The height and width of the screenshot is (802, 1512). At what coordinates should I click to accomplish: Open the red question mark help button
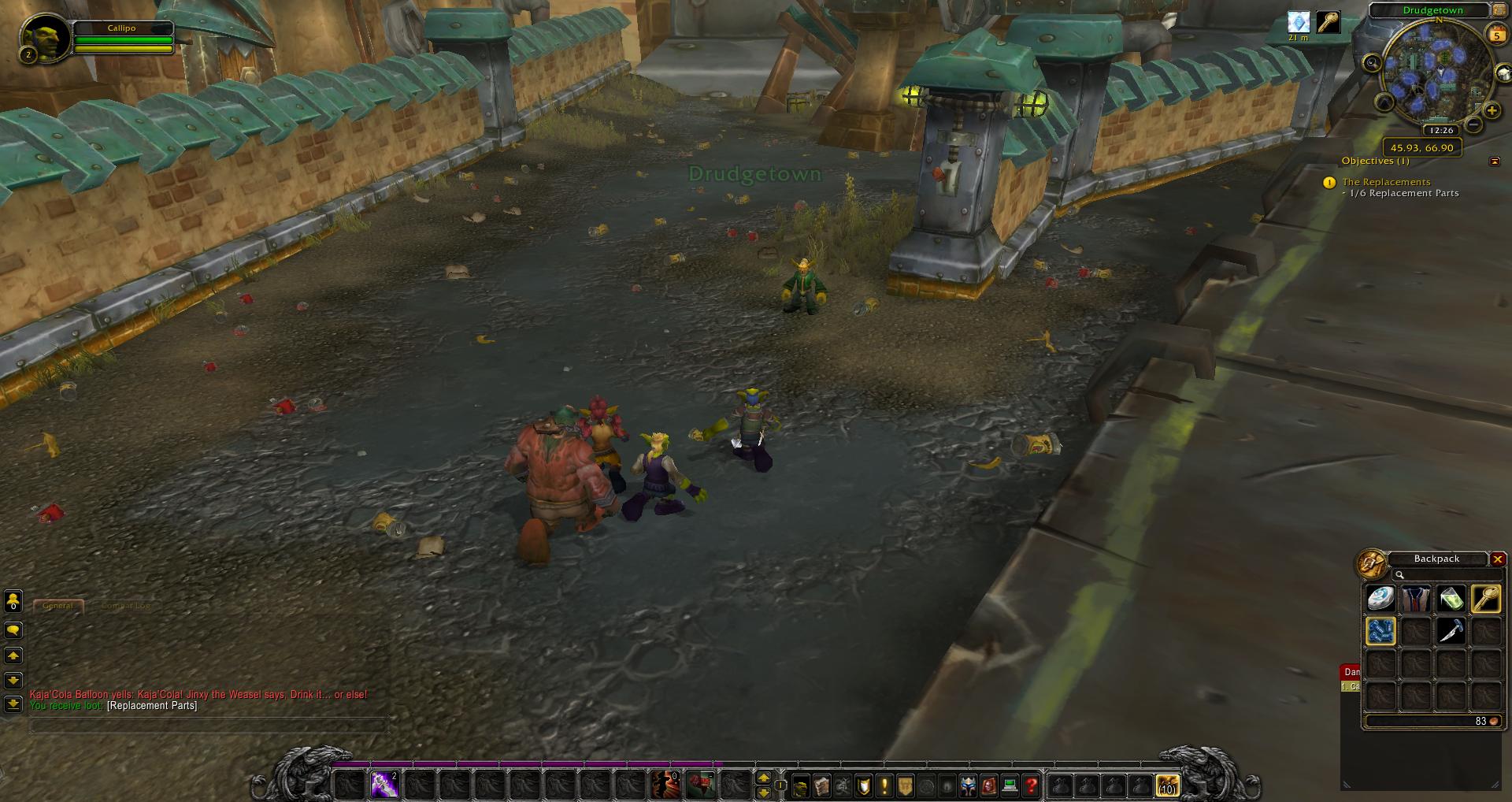(1031, 785)
